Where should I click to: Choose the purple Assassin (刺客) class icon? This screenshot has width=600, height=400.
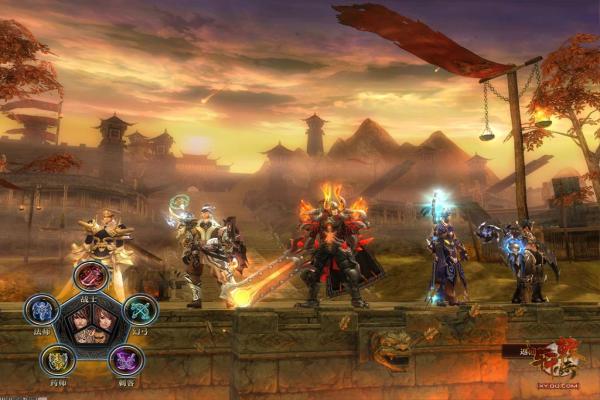click(x=126, y=360)
